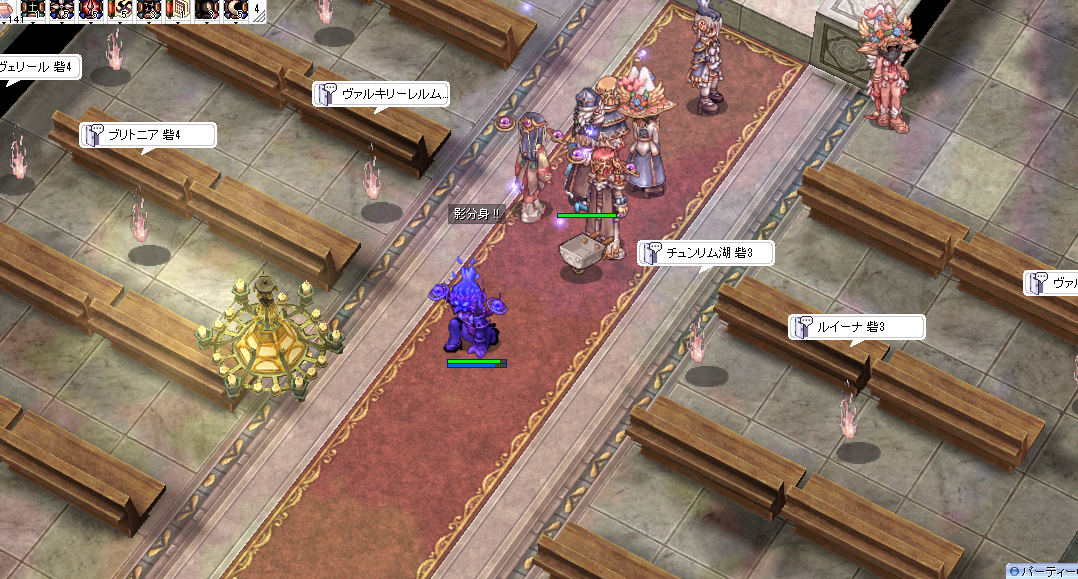Activate the green cross skill icon
This screenshot has height=579, width=1078.
(35, 10)
